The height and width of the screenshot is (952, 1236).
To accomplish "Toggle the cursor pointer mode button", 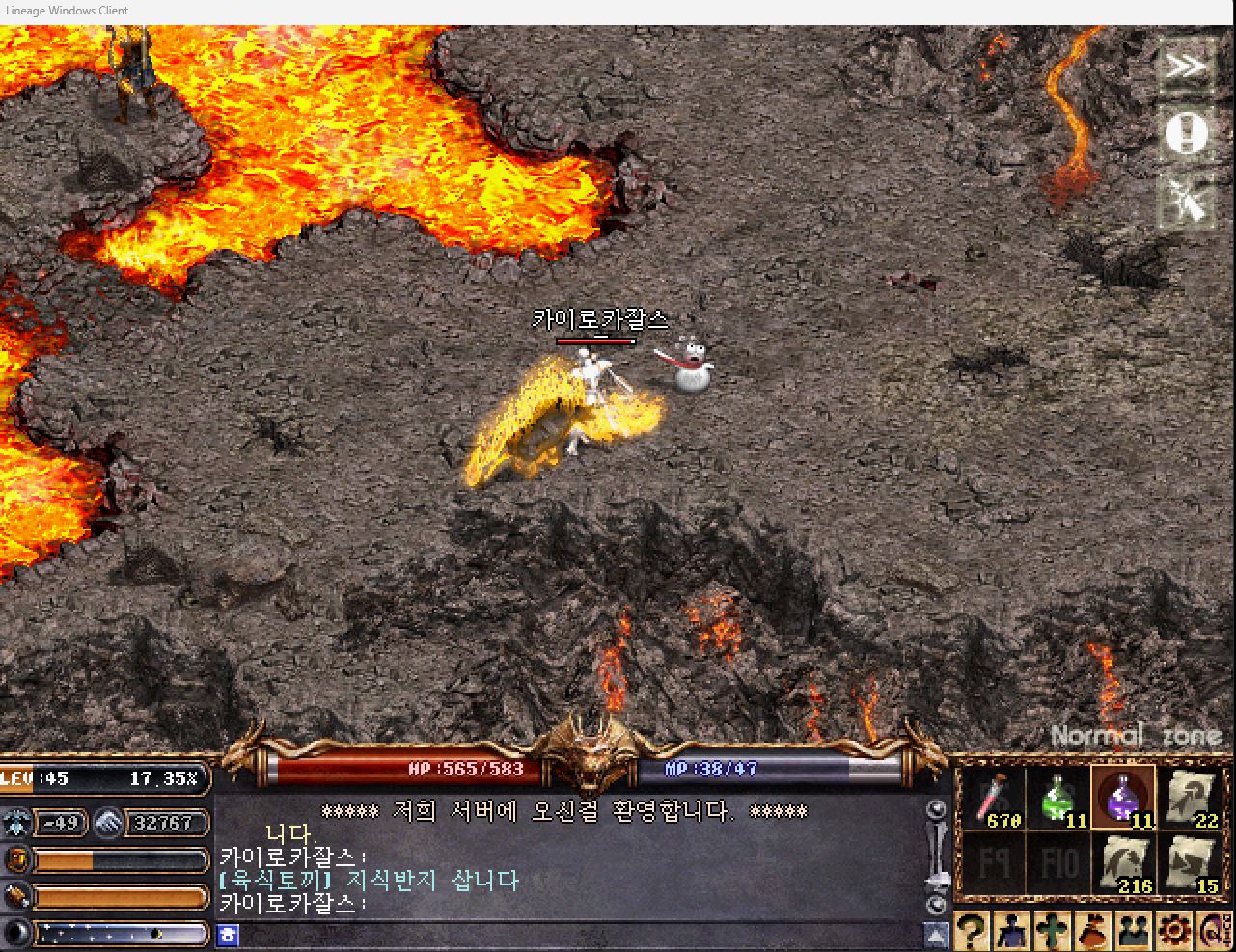I will click(x=1186, y=201).
